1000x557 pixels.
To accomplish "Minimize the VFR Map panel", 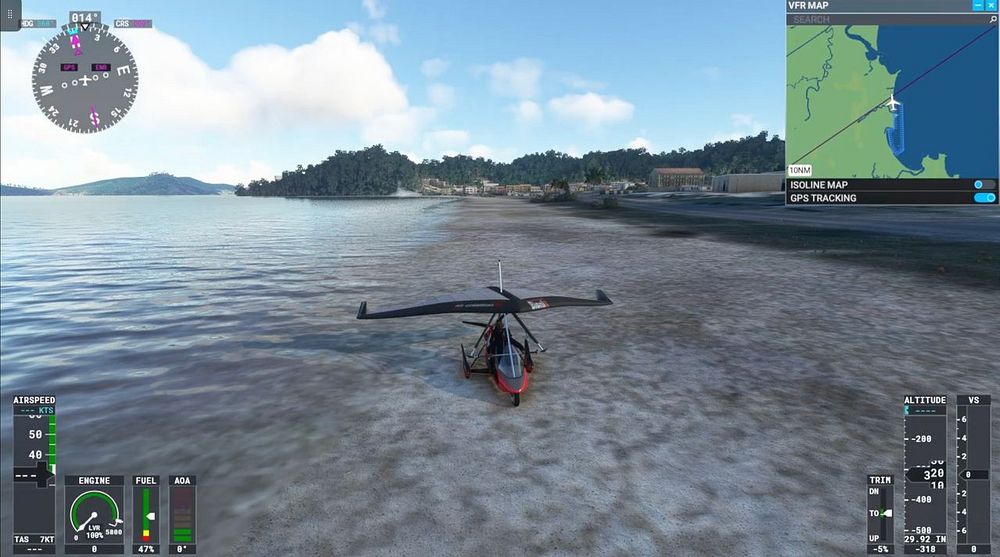I will click(x=978, y=6).
